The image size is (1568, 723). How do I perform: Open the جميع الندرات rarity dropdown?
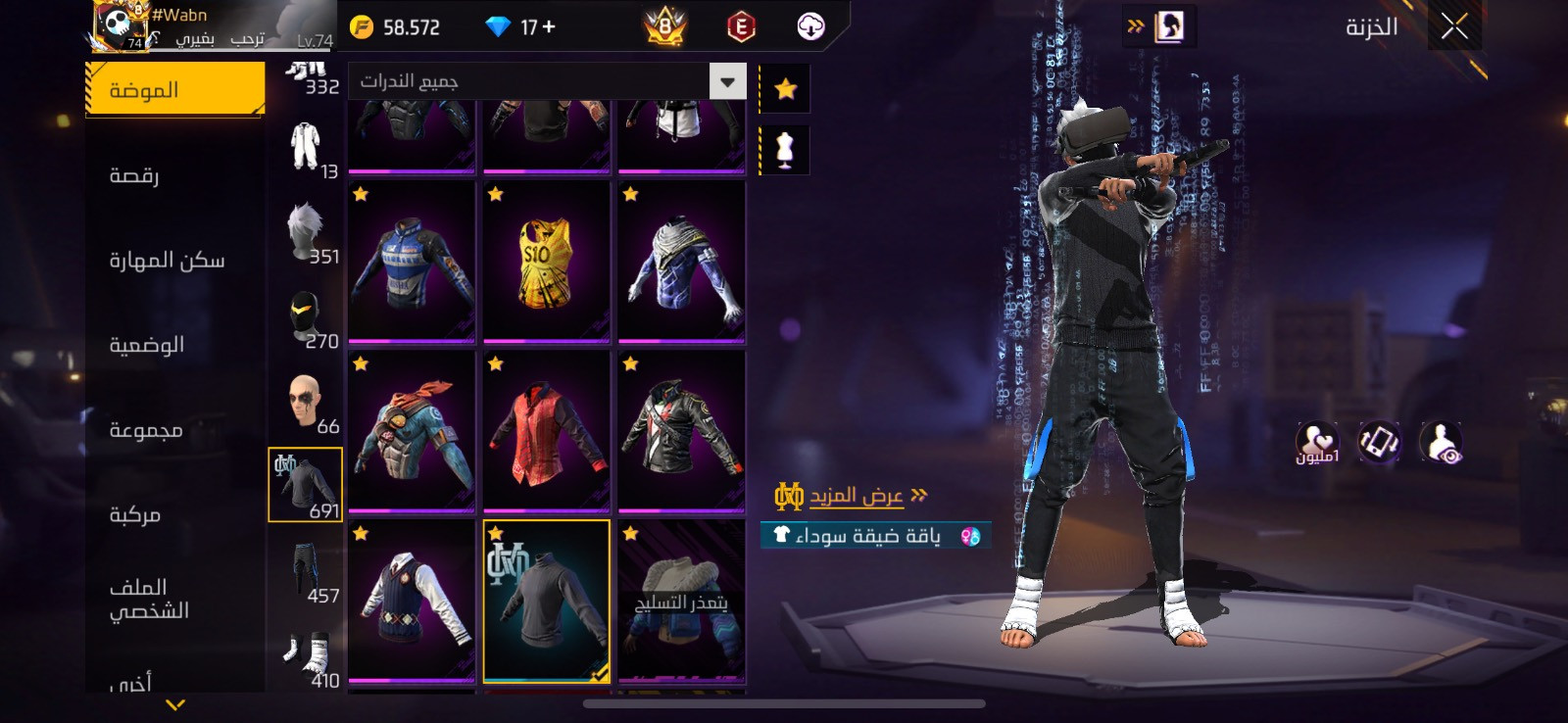(x=547, y=81)
